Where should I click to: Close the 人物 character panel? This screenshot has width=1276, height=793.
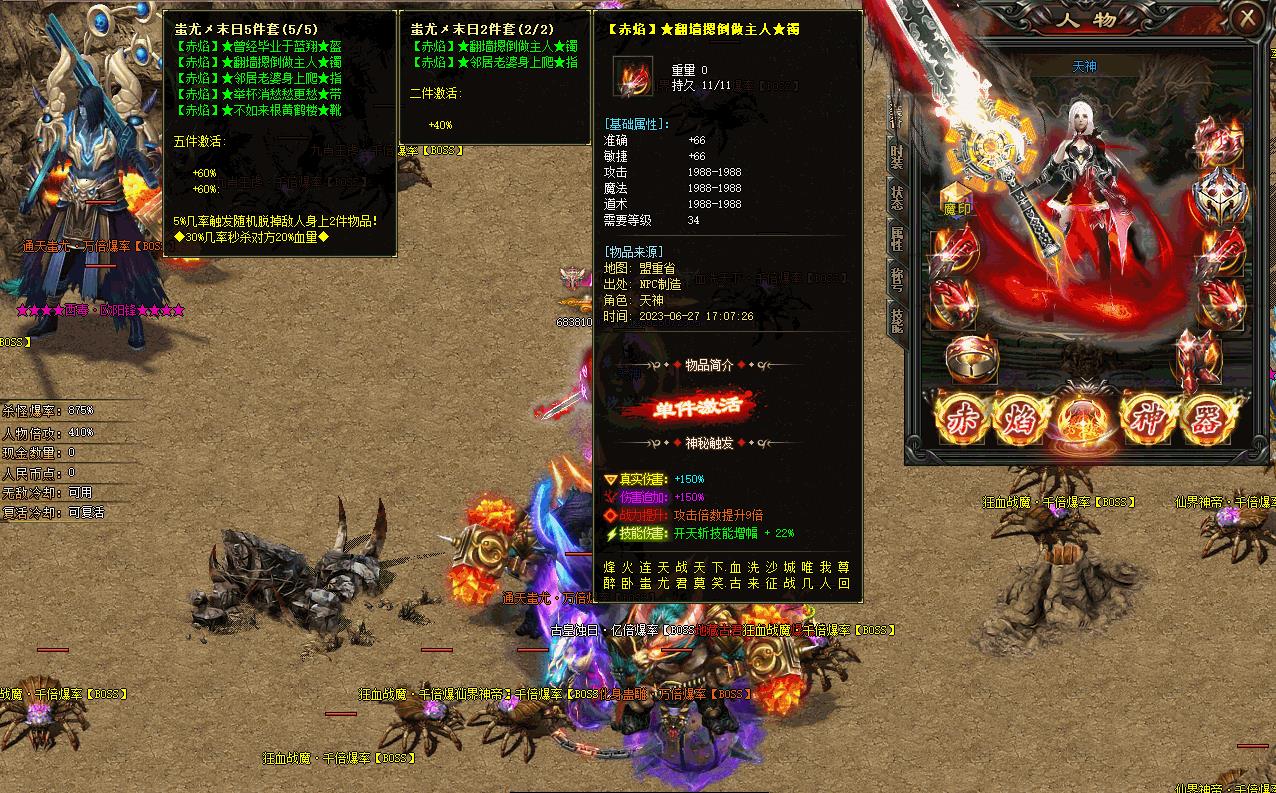[1247, 18]
